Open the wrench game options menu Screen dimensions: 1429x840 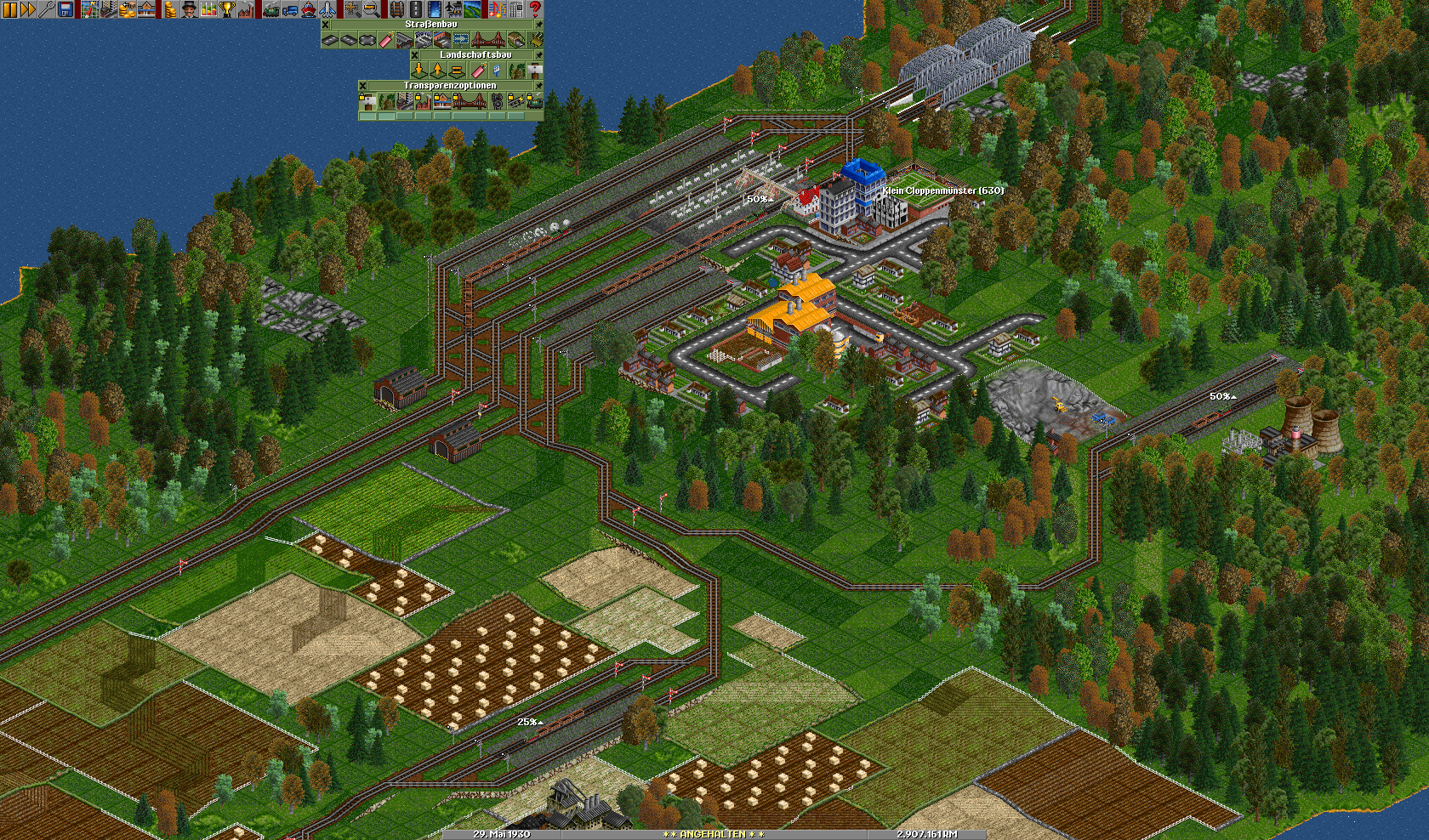[x=47, y=9]
